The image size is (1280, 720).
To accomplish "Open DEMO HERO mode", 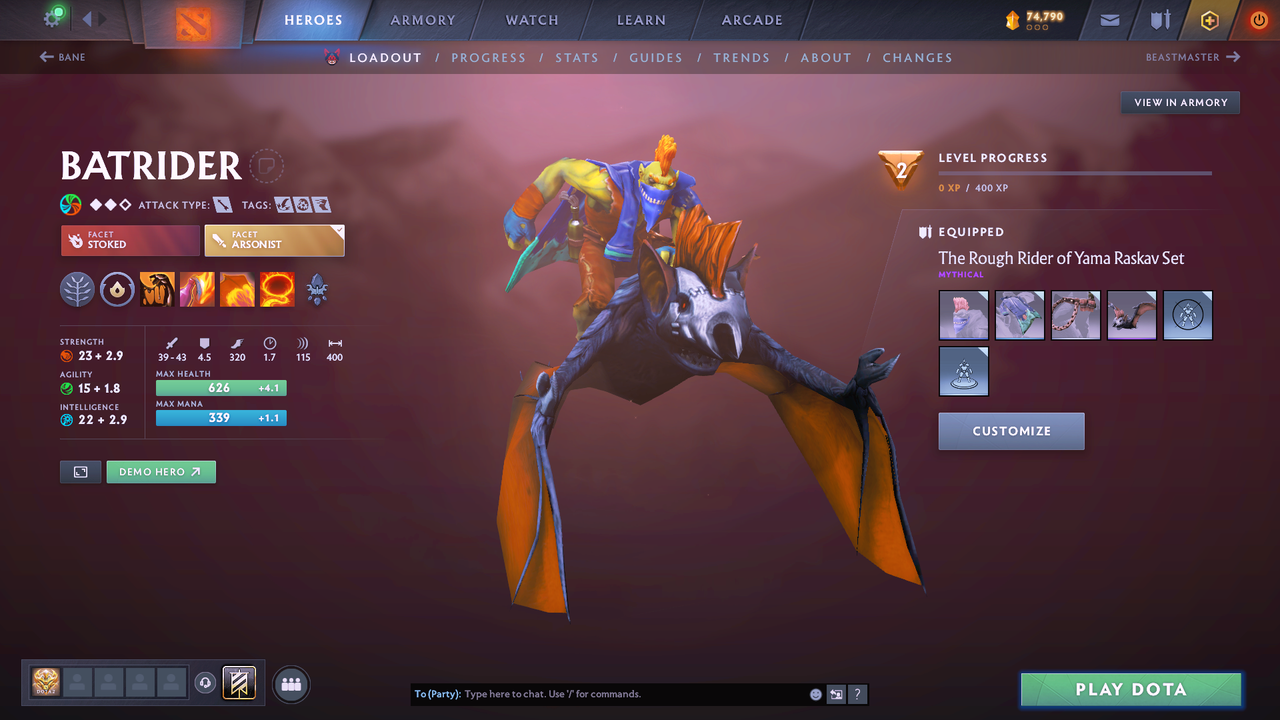I will 160,471.
